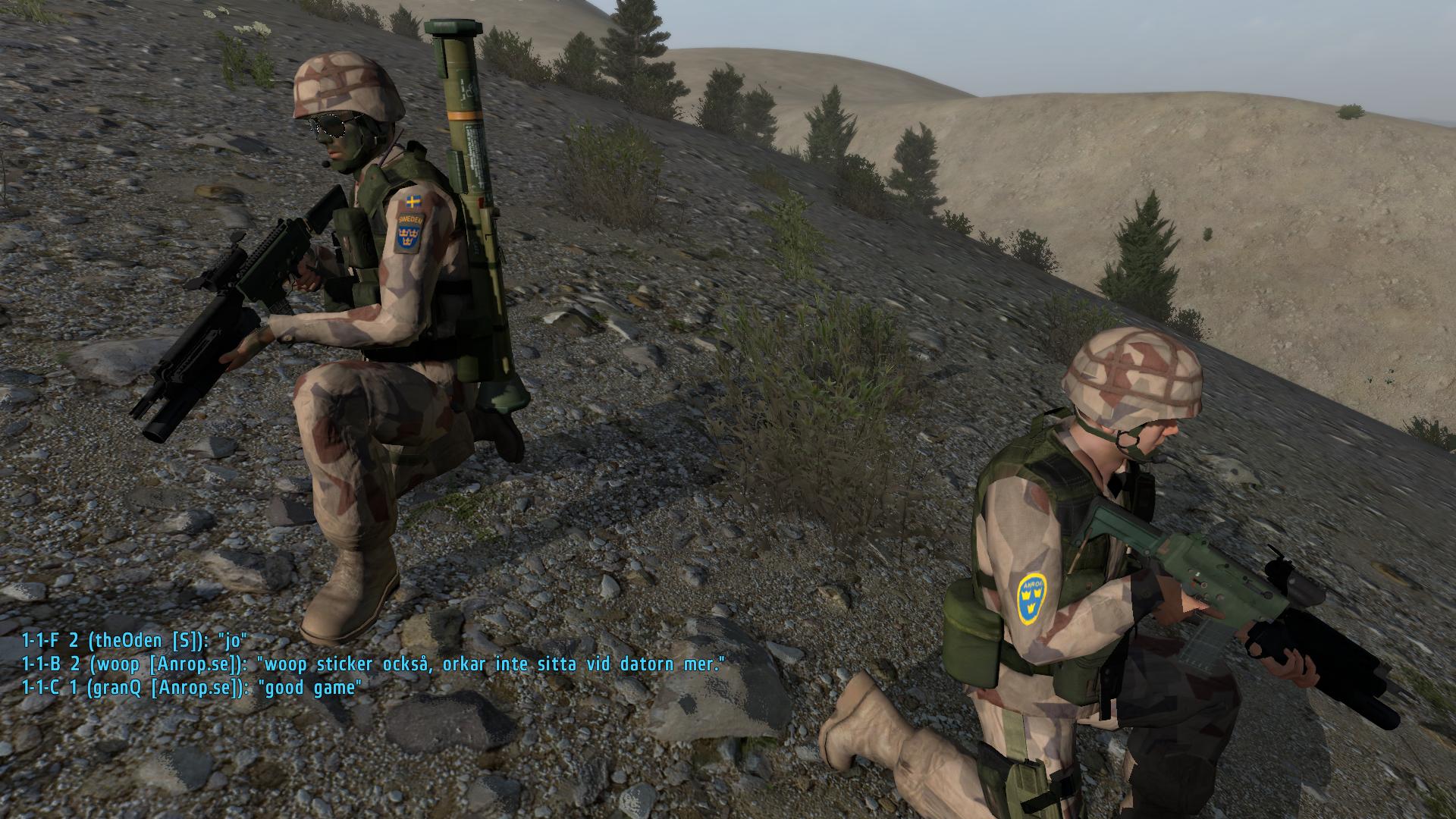Select theOden's "jo" chat message
Image resolution: width=1456 pixels, height=819 pixels.
pos(135,641)
